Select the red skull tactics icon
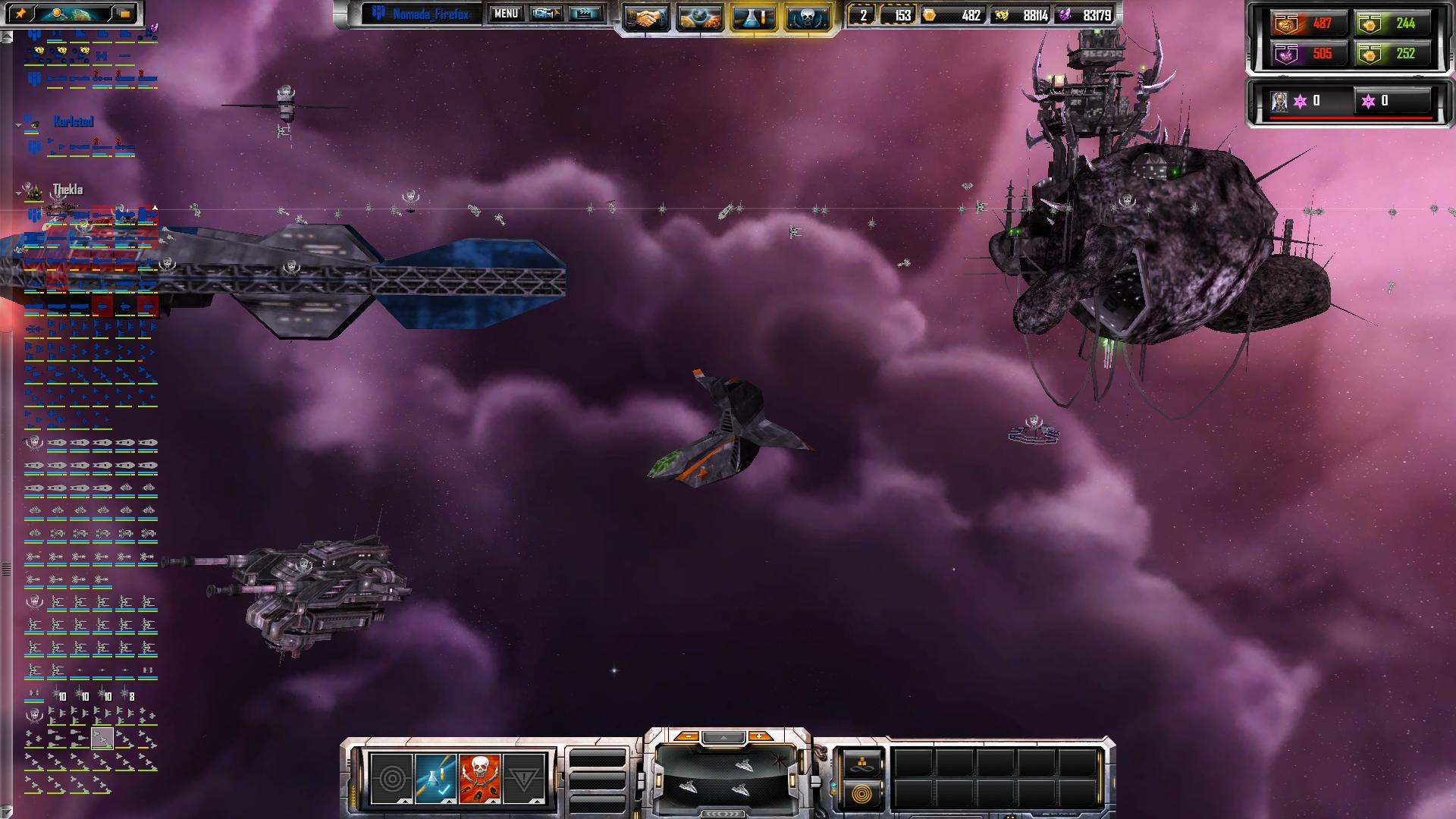Viewport: 1456px width, 819px height. [x=480, y=779]
